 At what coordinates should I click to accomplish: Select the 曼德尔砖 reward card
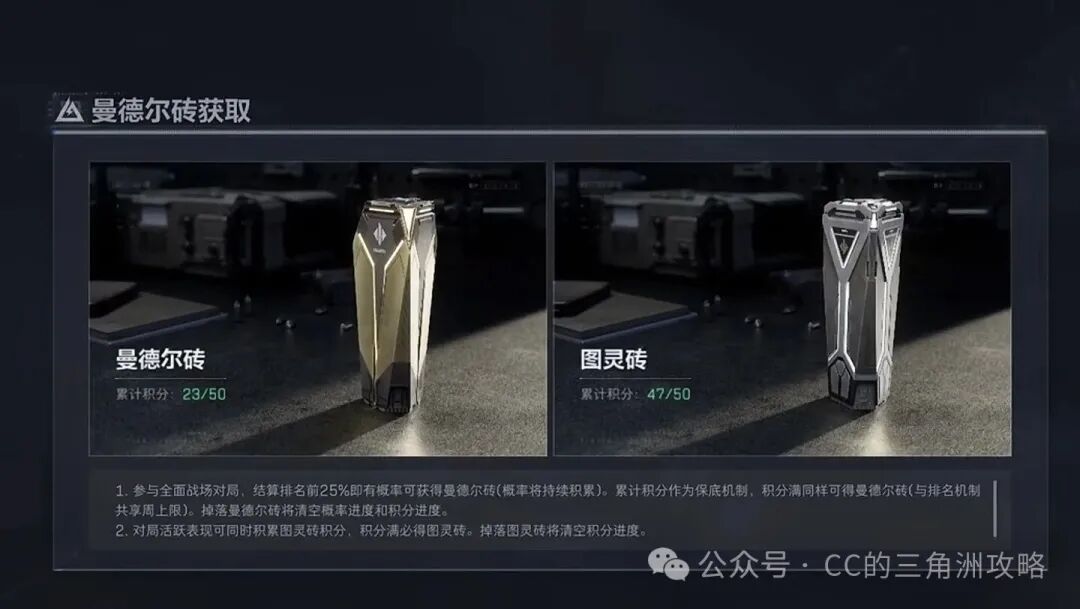(x=318, y=308)
